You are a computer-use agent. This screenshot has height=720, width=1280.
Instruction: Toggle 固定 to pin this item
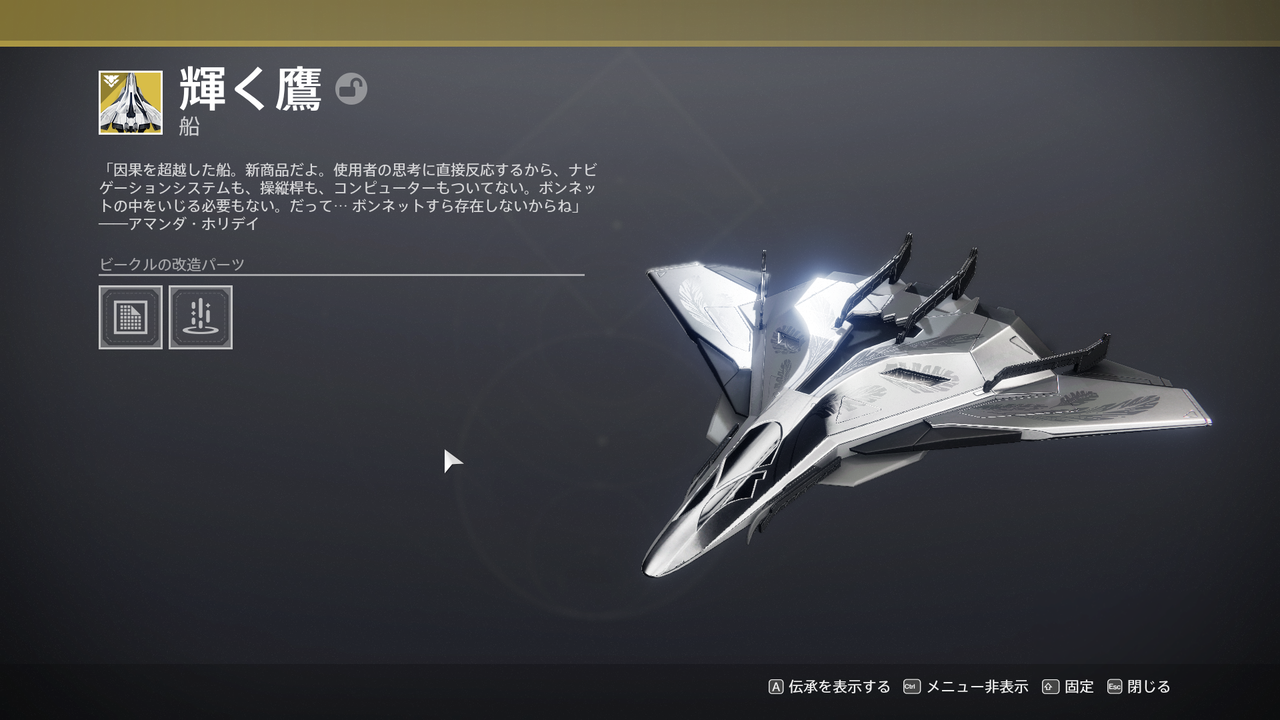[x=1078, y=687]
